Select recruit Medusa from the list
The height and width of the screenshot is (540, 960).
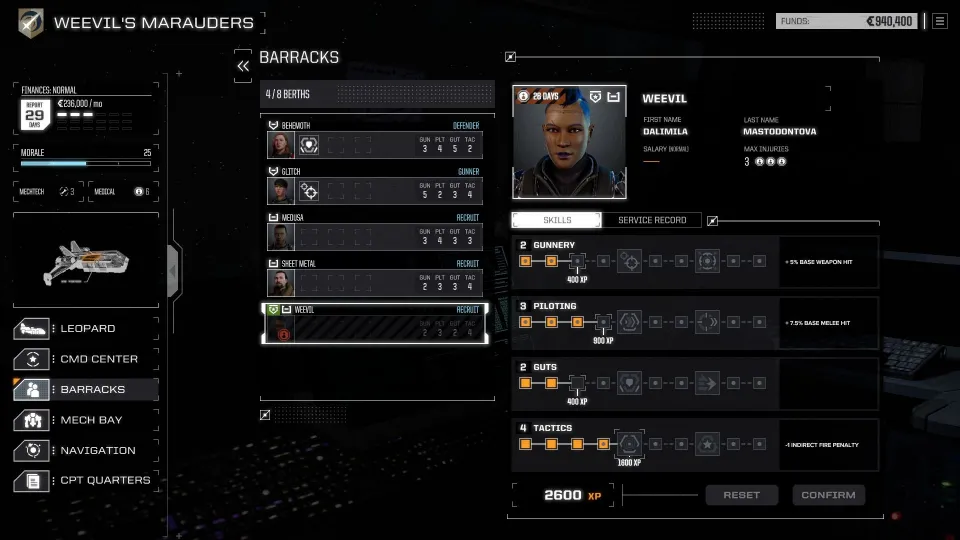point(375,230)
